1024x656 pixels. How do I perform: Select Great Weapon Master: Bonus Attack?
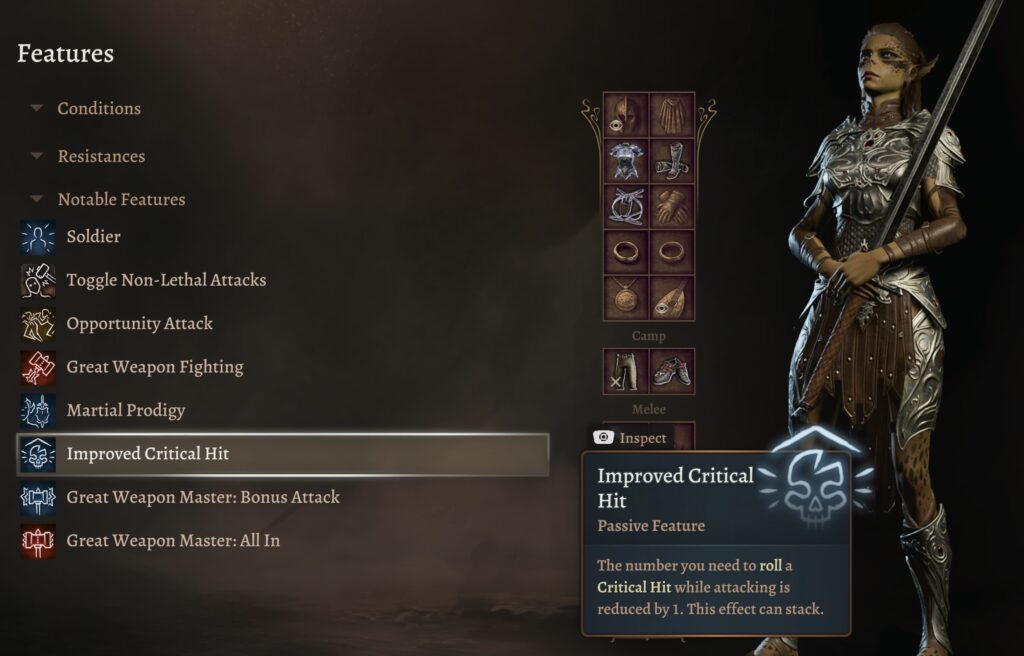pyautogui.click(x=202, y=497)
